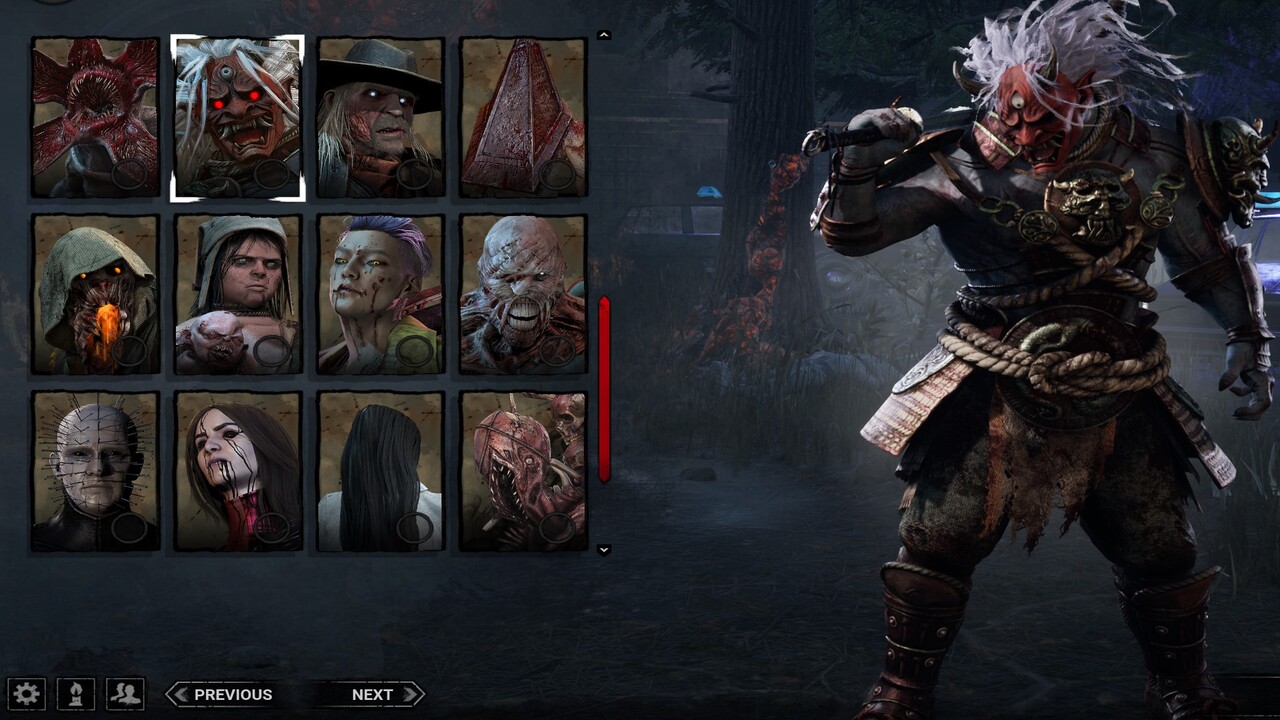This screenshot has width=1280, height=720.
Task: Select the Onryō long-haired killer portrait
Action: coord(382,467)
